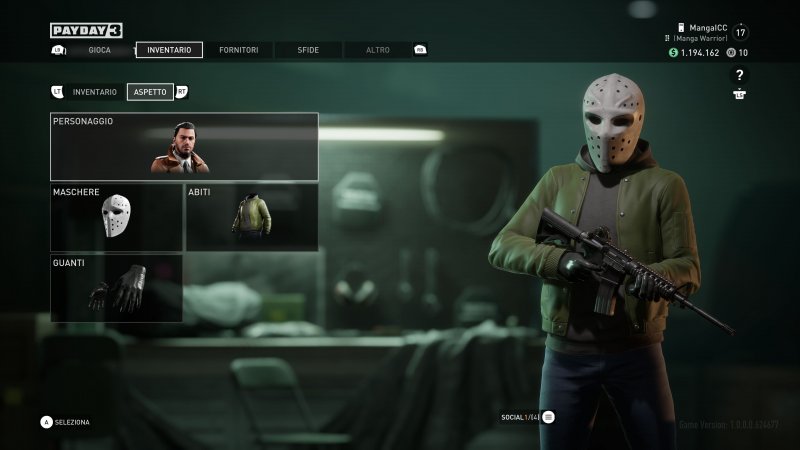This screenshot has height=450, width=800.
Task: Open the INVENTARIO main tab
Action: pyautogui.click(x=169, y=50)
